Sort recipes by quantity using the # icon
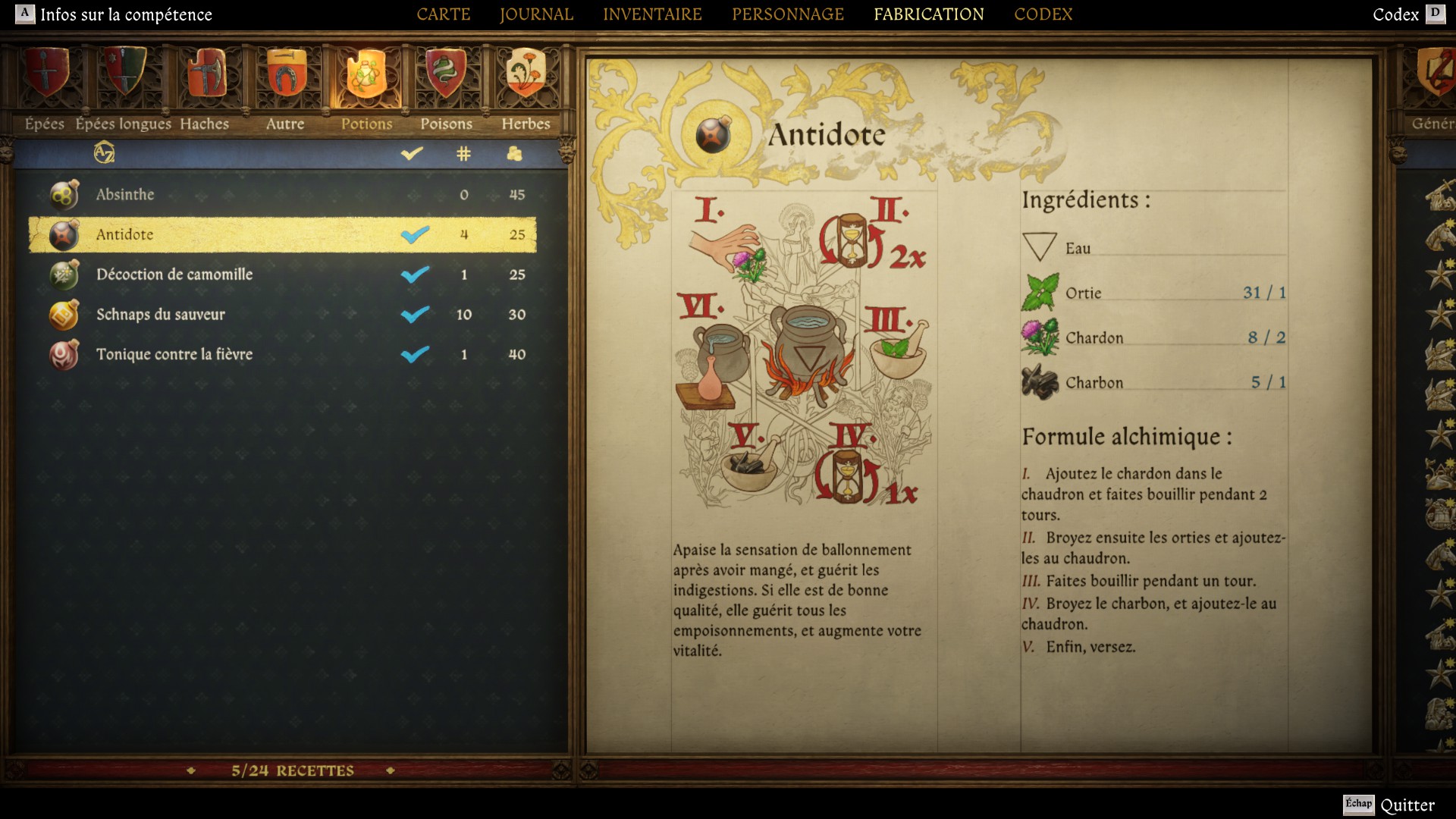The width and height of the screenshot is (1456, 819). point(463,154)
